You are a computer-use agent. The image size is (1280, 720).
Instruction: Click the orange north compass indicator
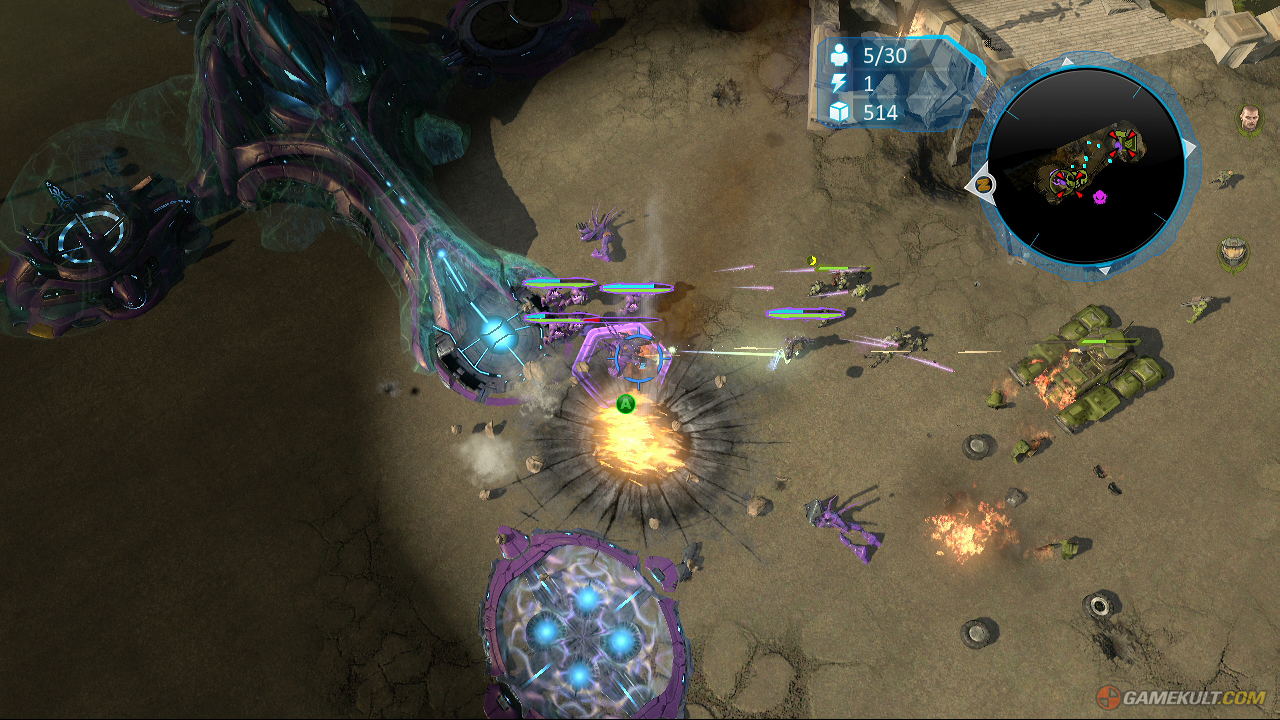[983, 184]
